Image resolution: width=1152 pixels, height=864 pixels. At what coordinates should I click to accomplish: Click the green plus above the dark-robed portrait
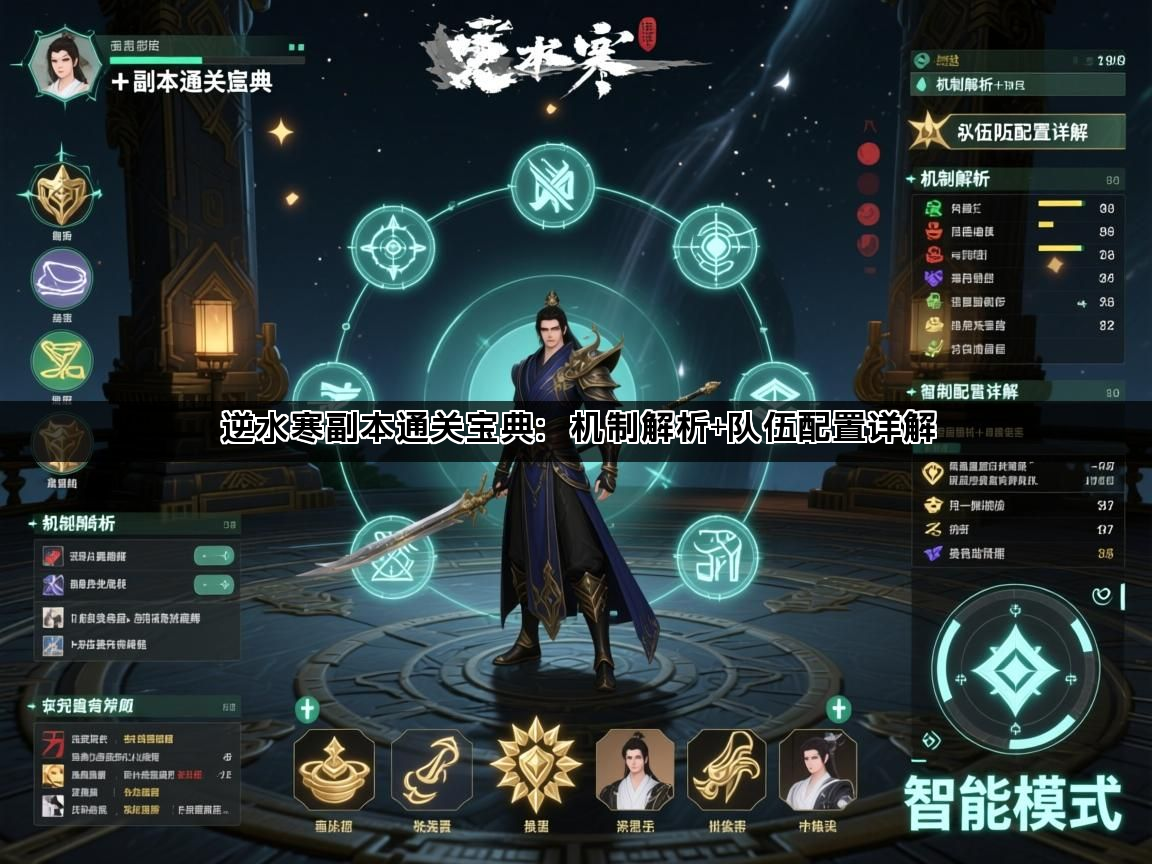point(838,710)
